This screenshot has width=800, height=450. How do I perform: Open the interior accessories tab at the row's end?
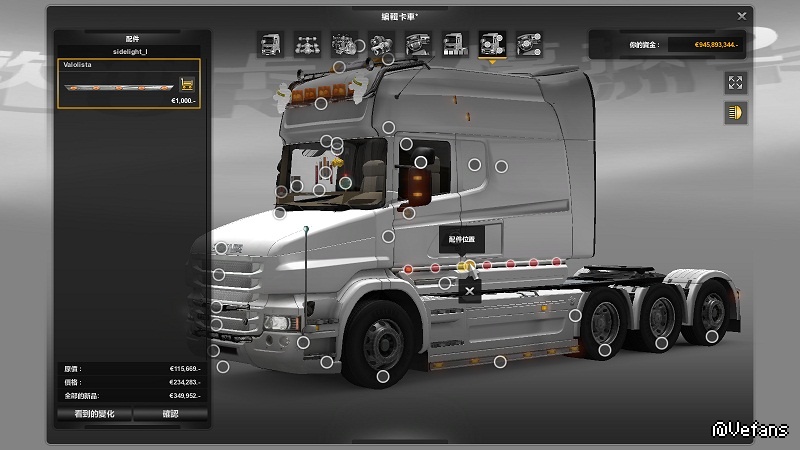tap(527, 44)
